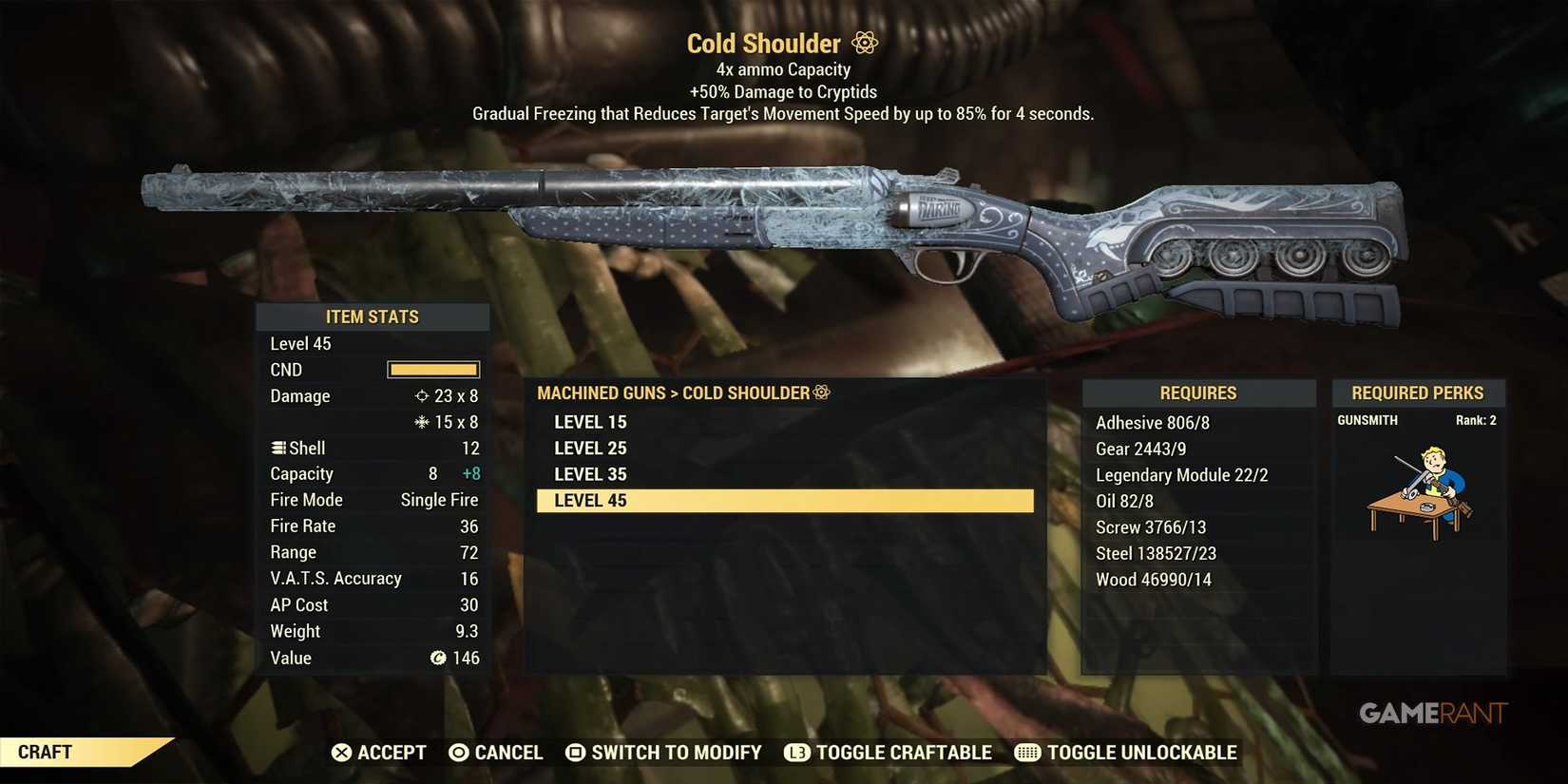Select LEVEL 15 from the crafting list
The width and height of the screenshot is (1568, 784).
590,421
